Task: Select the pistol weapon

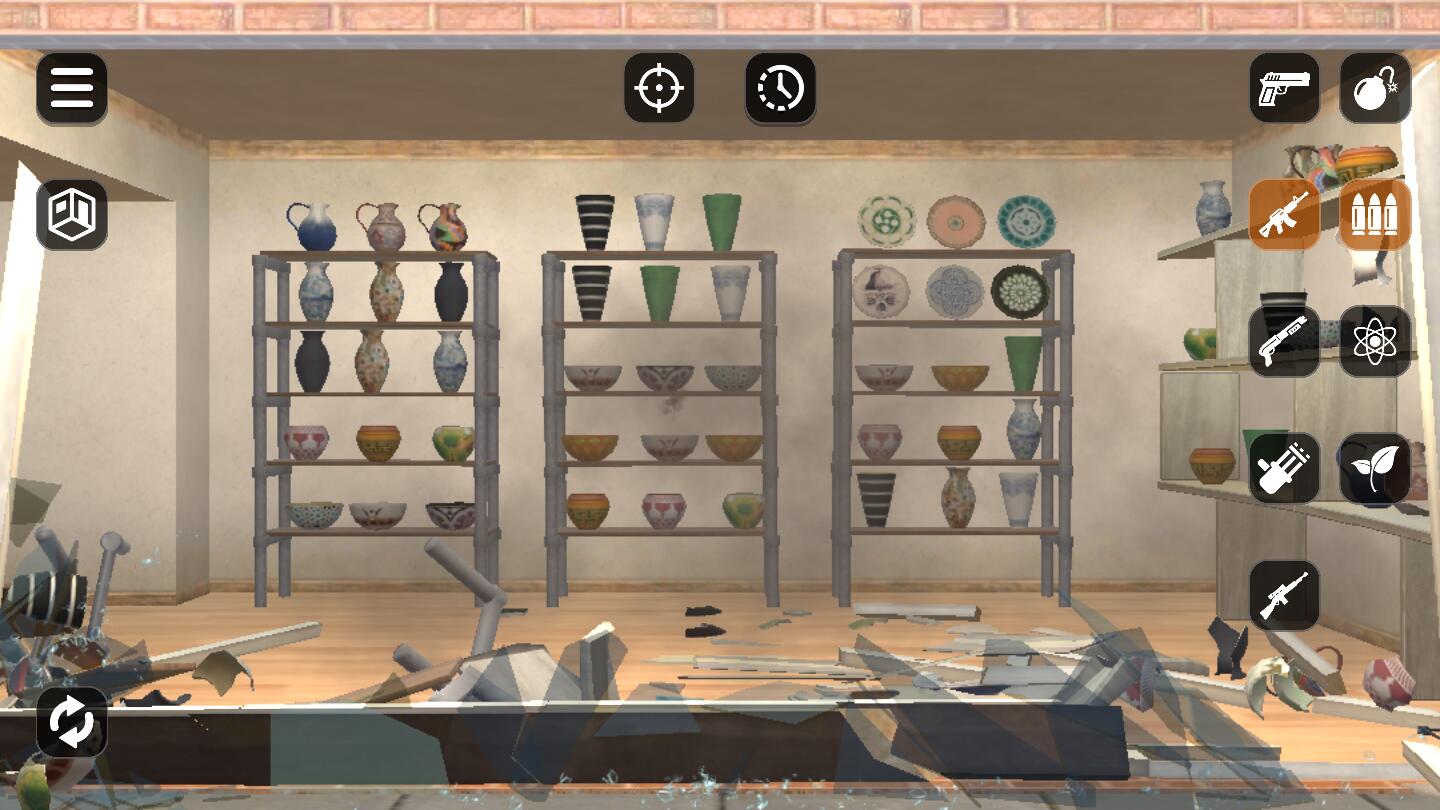Action: pos(1284,88)
